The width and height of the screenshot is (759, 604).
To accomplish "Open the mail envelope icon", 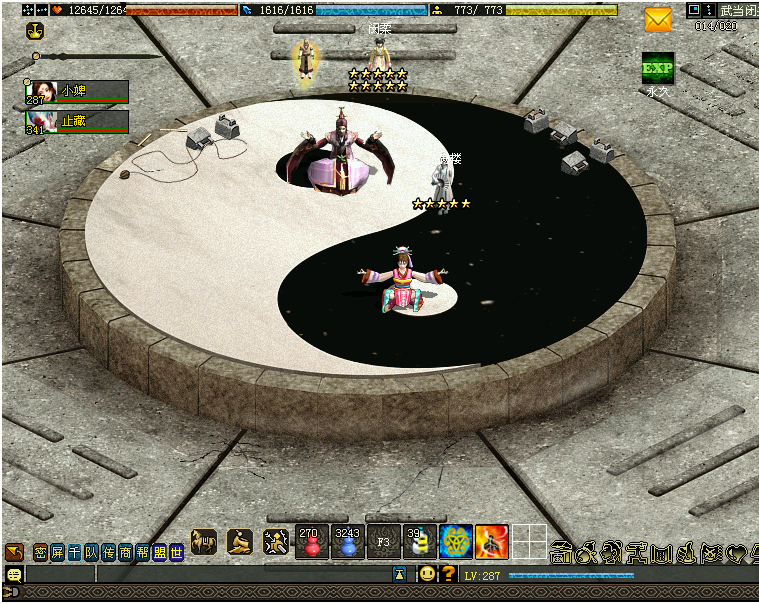I will pyautogui.click(x=657, y=19).
